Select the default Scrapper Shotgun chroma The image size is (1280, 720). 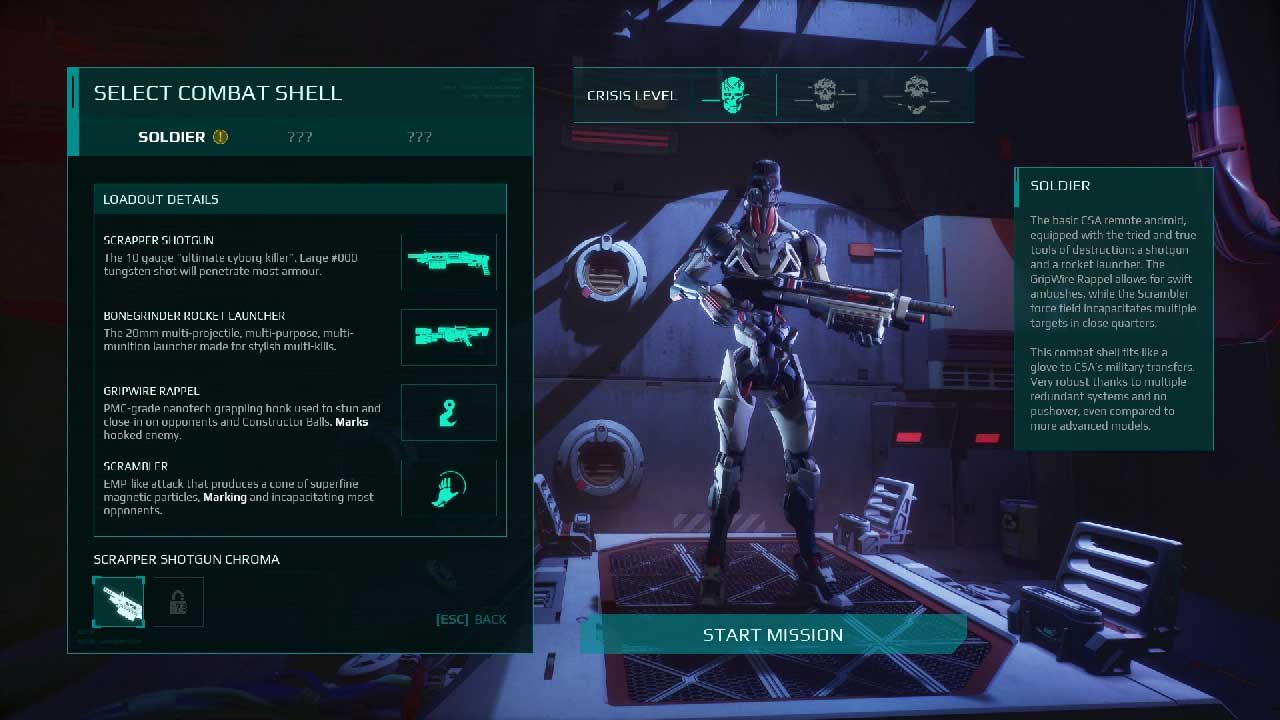tap(118, 602)
